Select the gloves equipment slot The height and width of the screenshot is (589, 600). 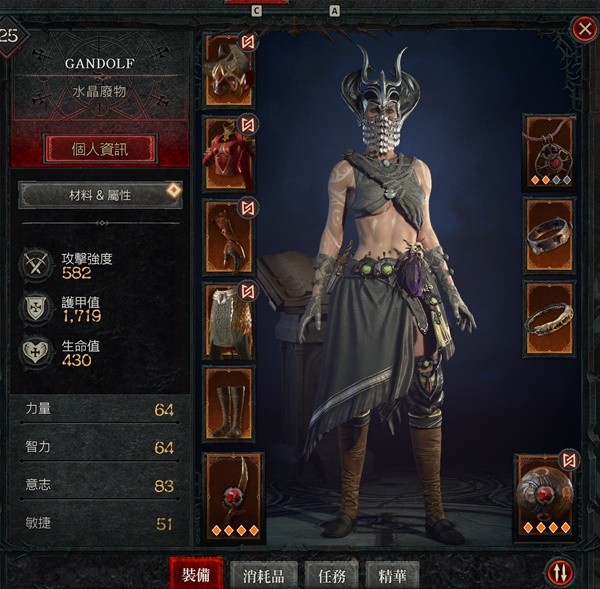[x=229, y=236]
